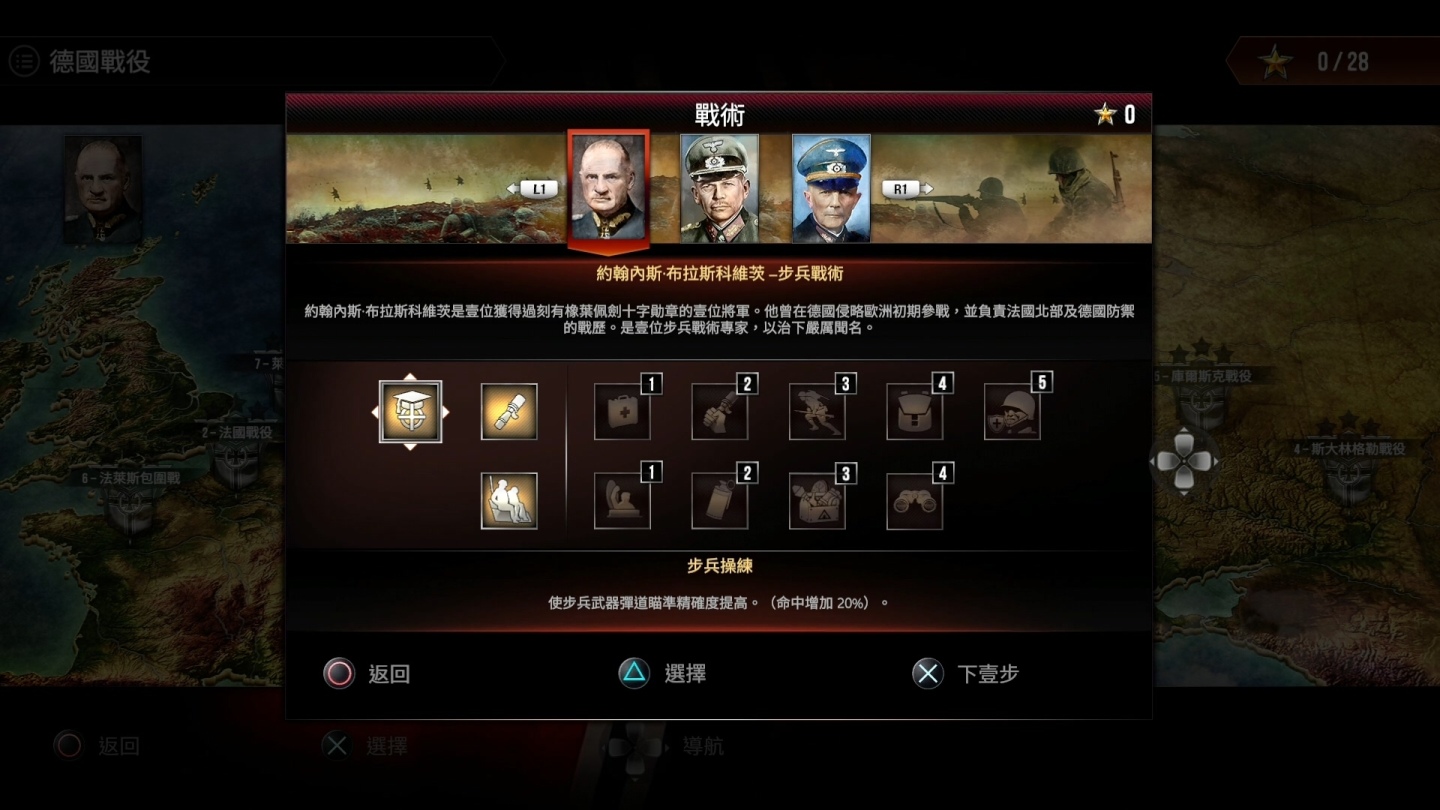The image size is (1440, 810).
Task: Select the grenade bundle skill numbered 2
Action: coord(720,410)
